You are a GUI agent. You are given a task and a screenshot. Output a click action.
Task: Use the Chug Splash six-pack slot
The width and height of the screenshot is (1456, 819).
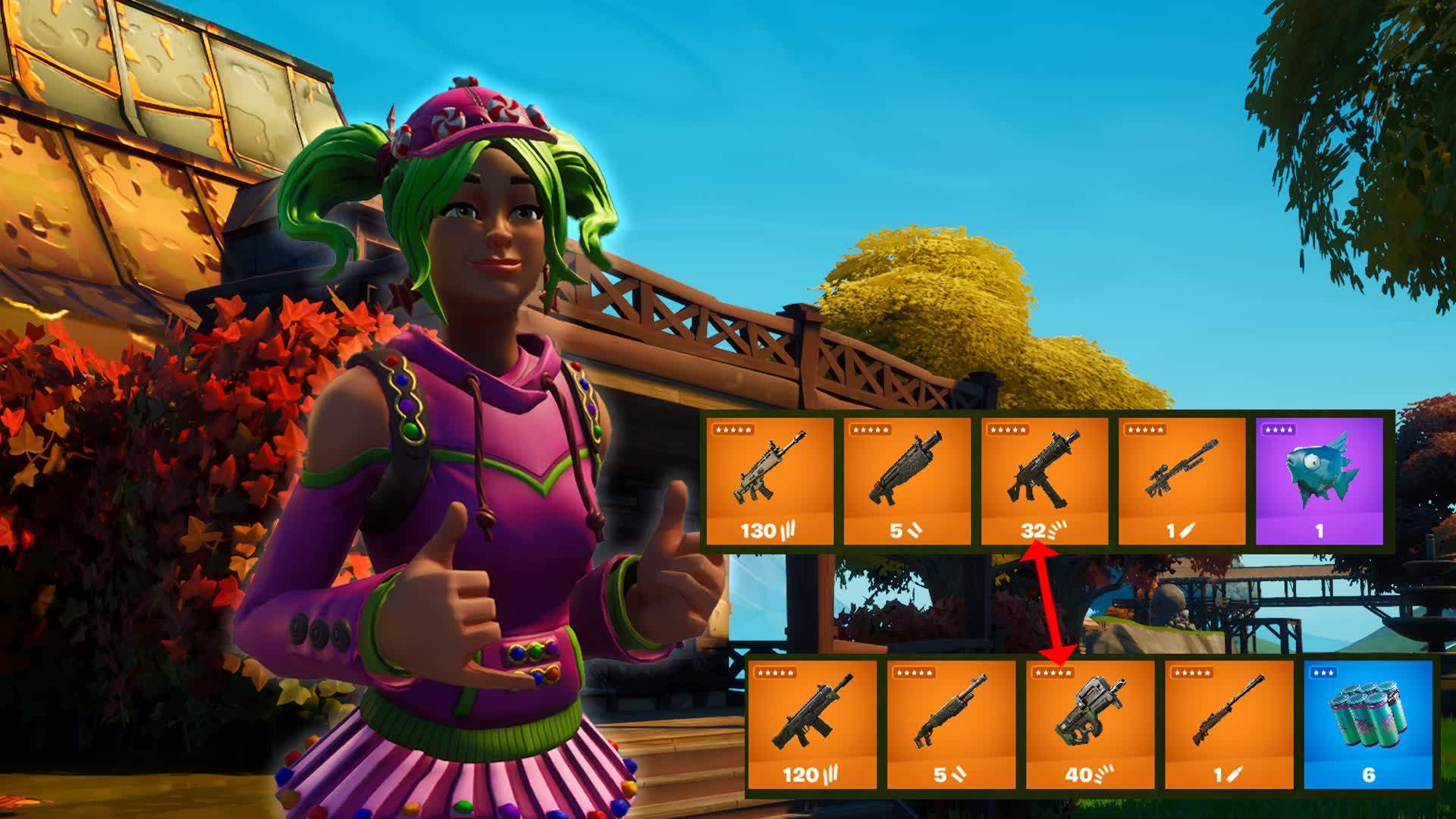tap(1368, 724)
